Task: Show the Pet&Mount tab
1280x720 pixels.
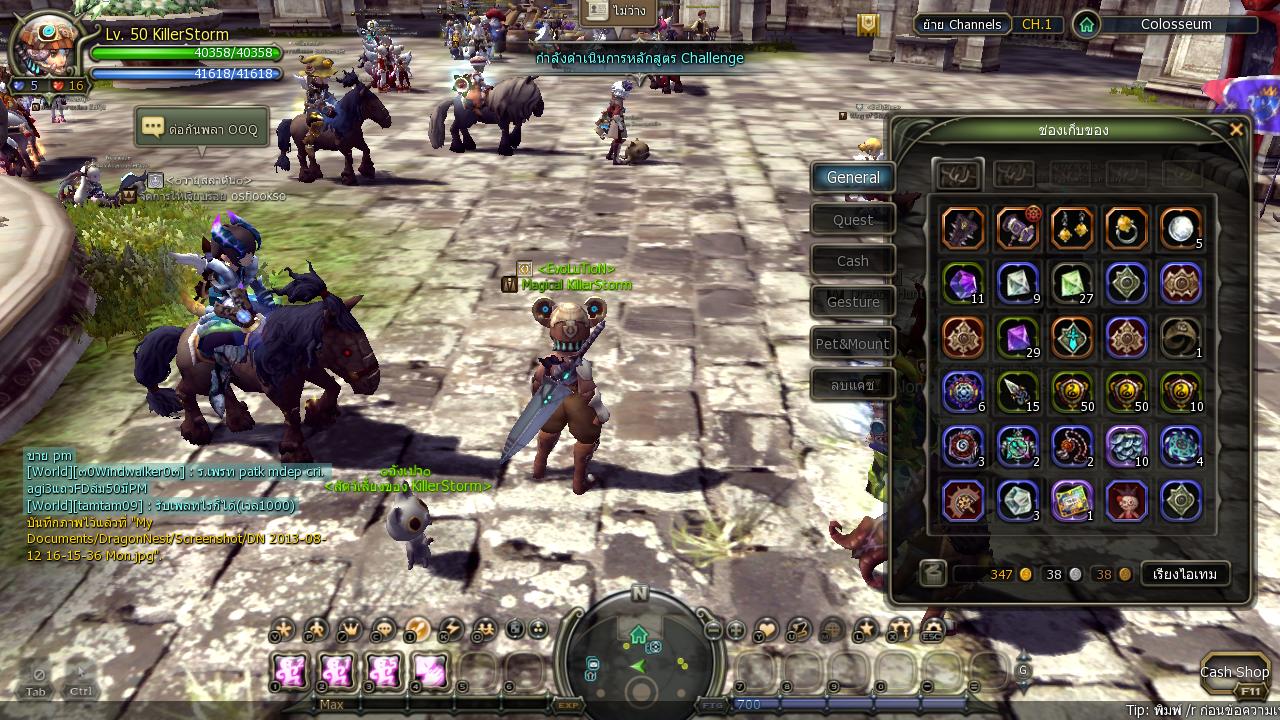Action: click(x=853, y=344)
